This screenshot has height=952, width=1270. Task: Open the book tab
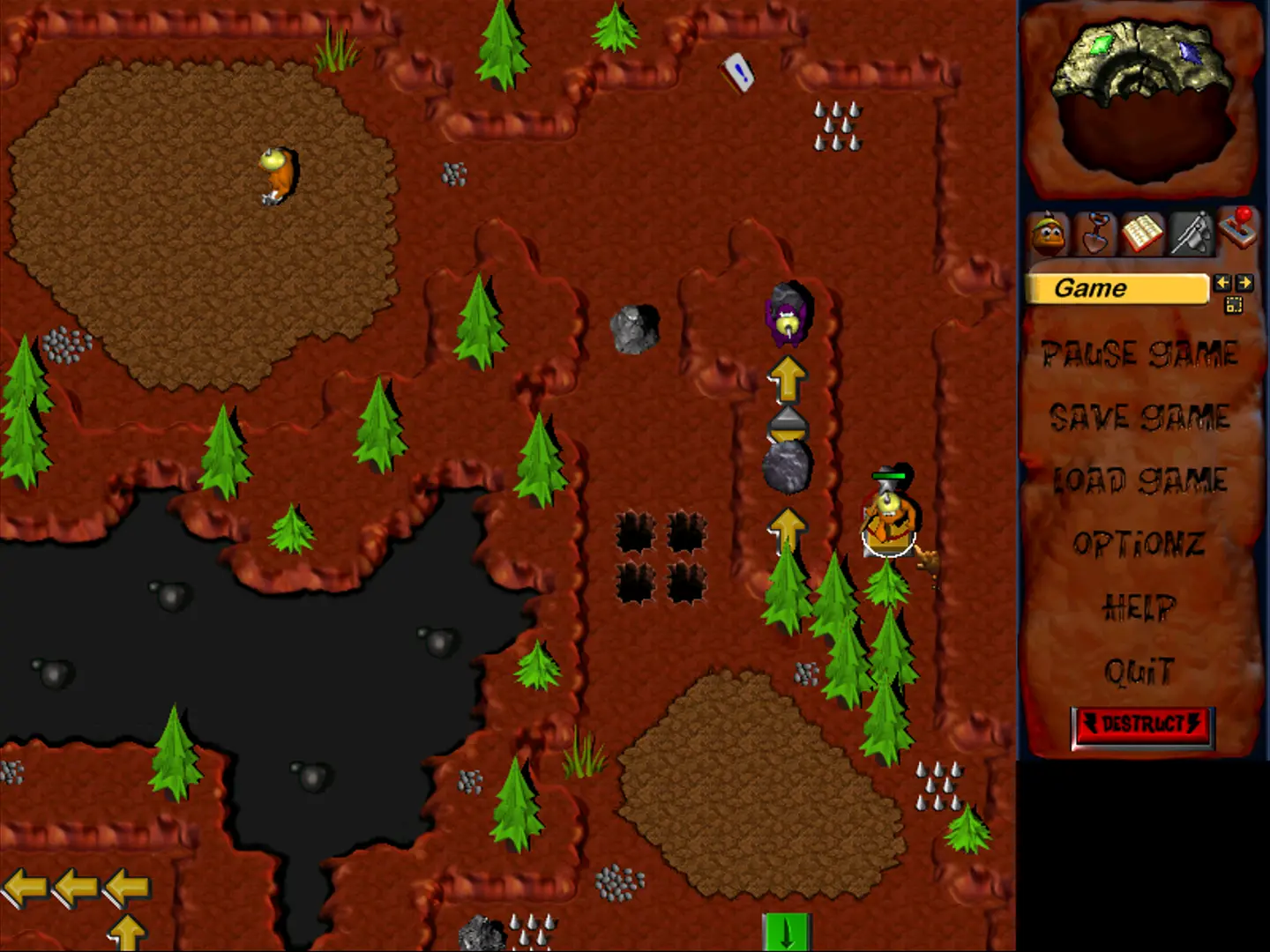coord(1143,234)
